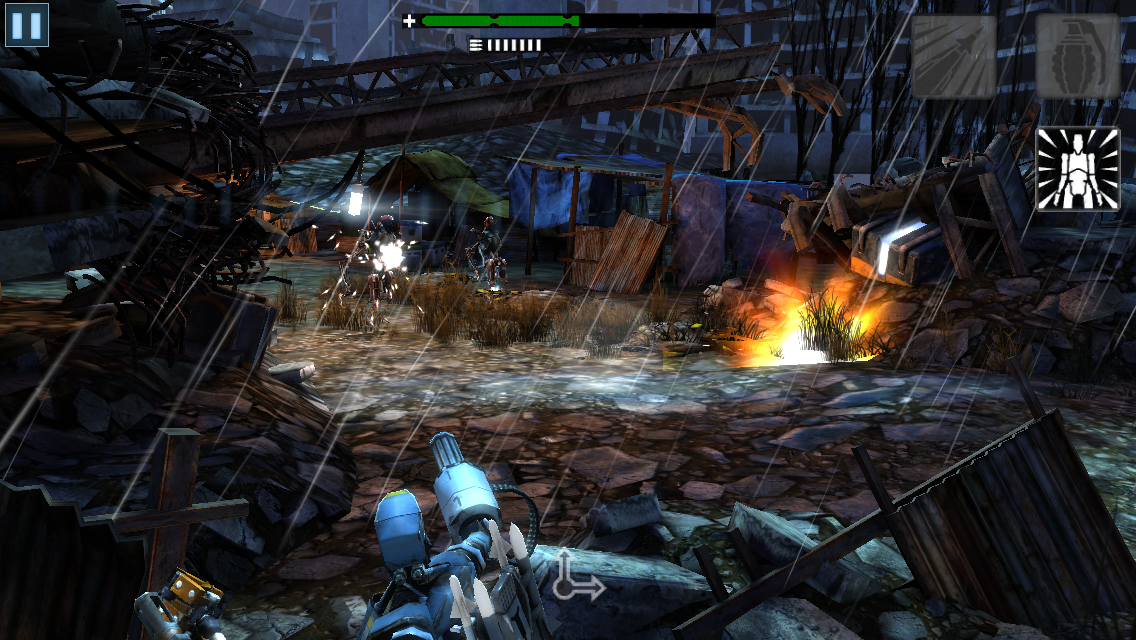
Task: Throw a grenade using the grenade icon
Action: point(1077,56)
